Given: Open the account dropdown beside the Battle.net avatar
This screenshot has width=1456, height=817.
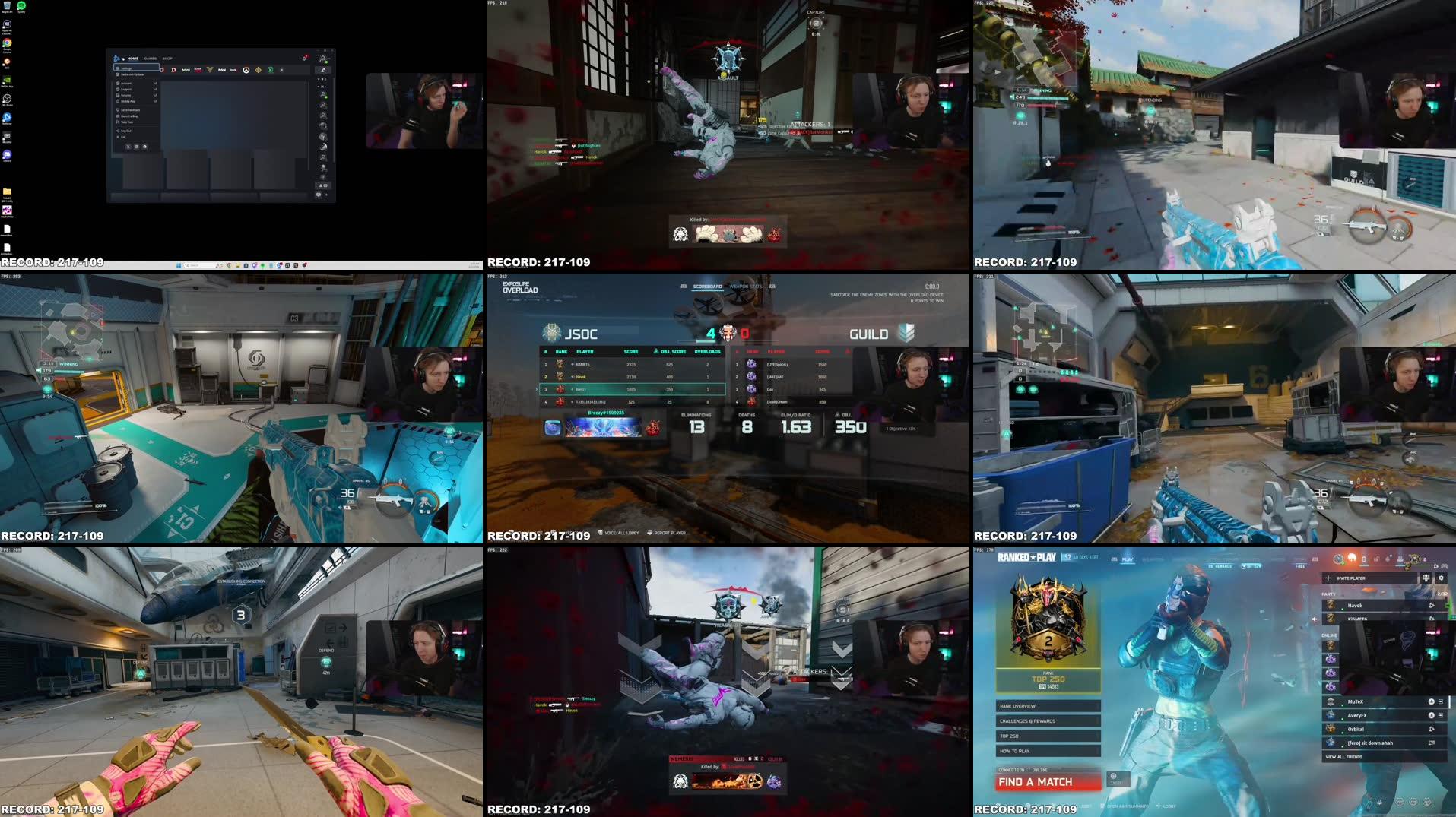Looking at the screenshot, I should pyautogui.click(x=329, y=59).
